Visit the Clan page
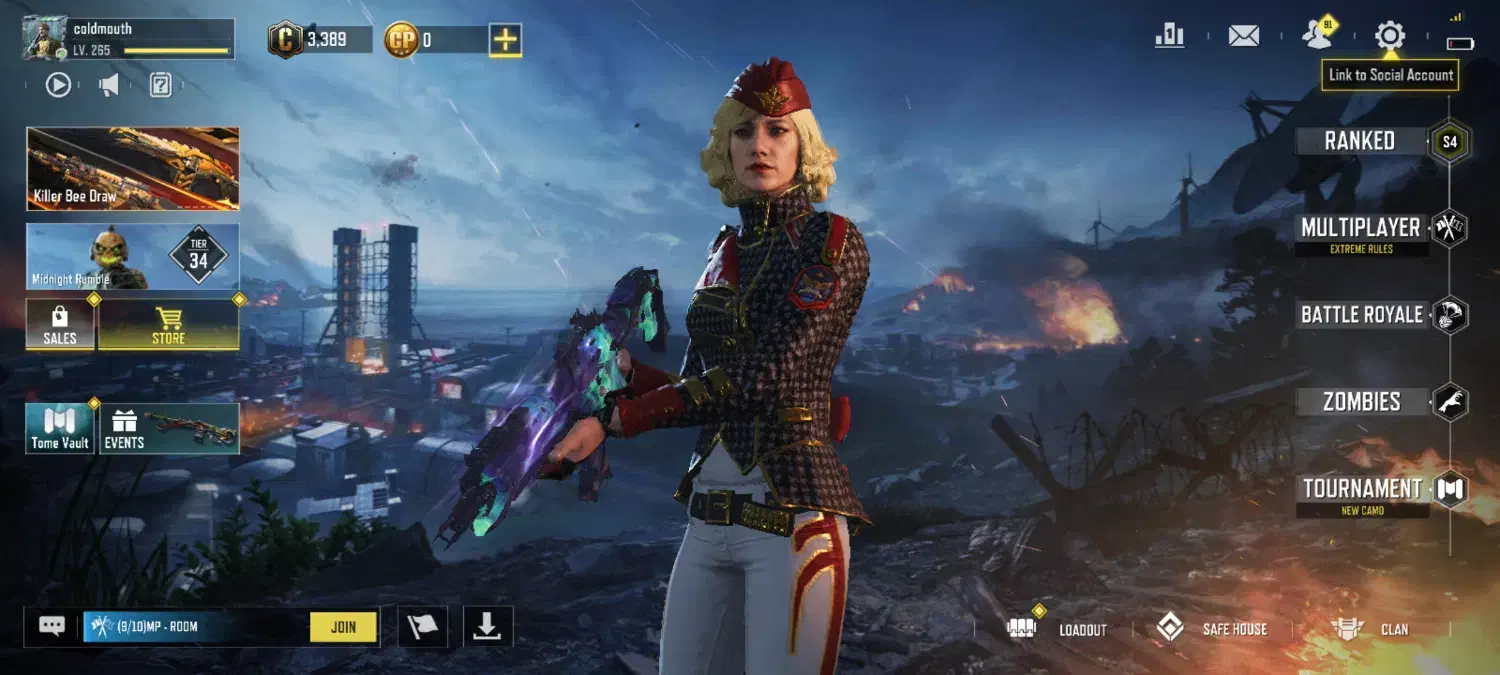The image size is (1500, 675). pos(1370,629)
